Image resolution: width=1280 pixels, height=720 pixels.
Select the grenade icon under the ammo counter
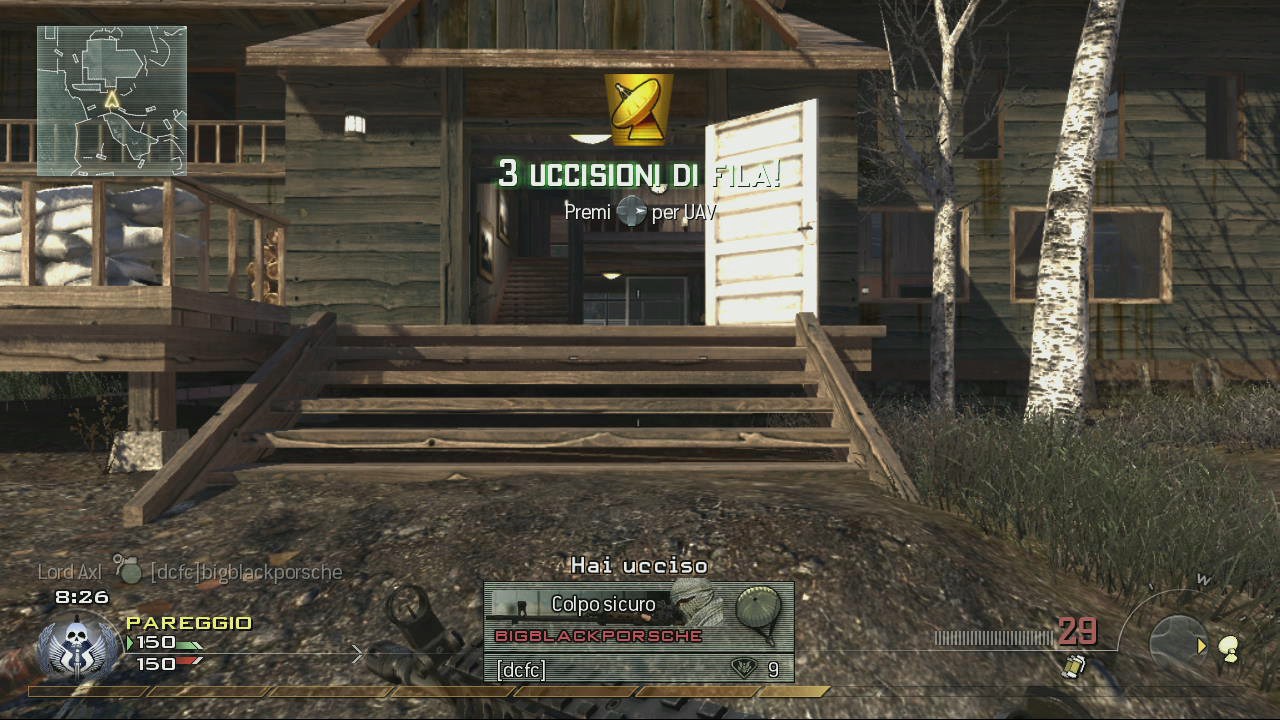click(x=1075, y=664)
